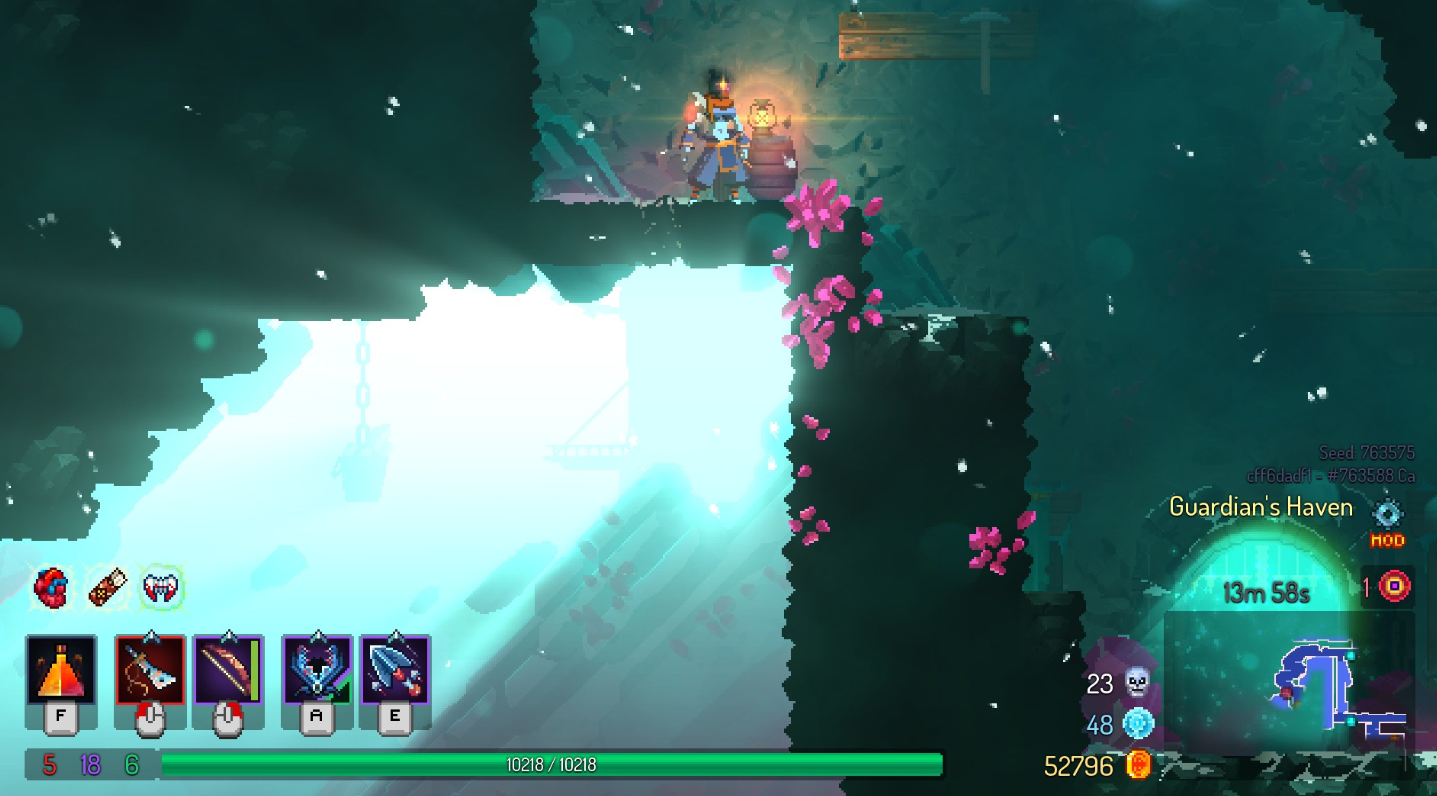
Task: Click the boss cell icon beside the number 1
Action: coord(1394,589)
